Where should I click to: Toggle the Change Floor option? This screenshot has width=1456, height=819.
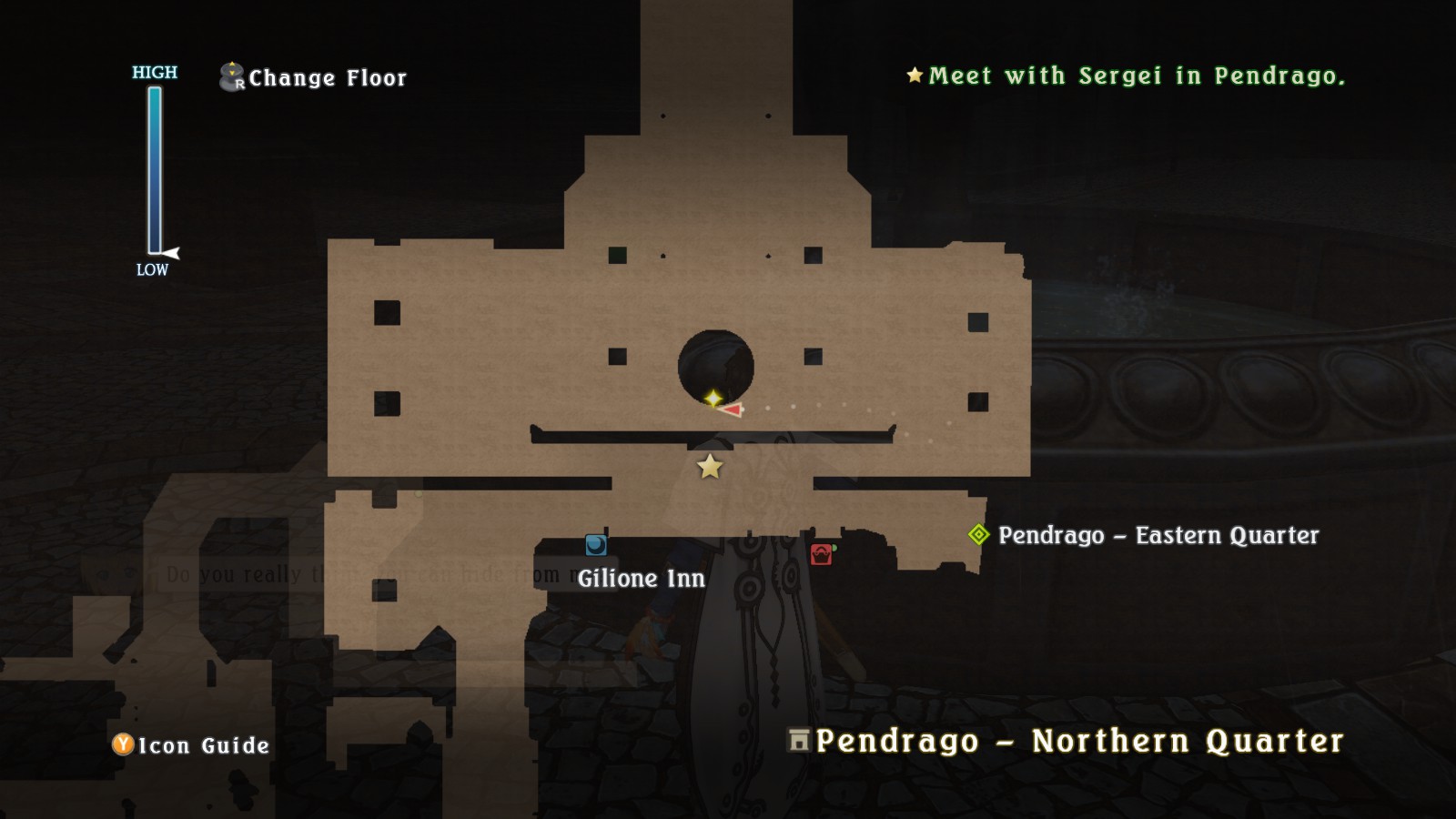325,77
